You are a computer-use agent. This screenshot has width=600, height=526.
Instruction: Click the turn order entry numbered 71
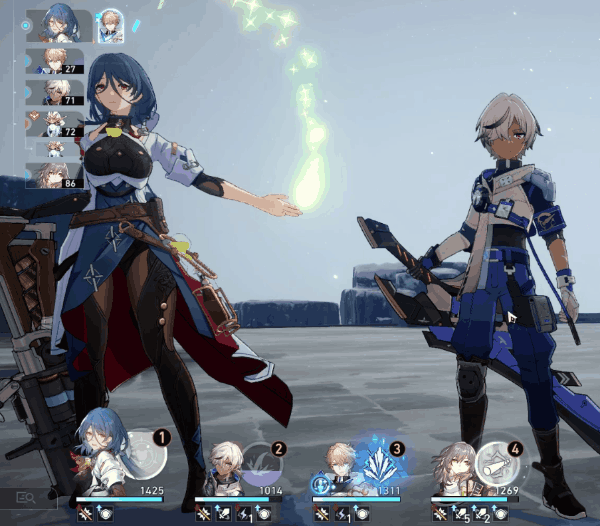[x=56, y=92]
